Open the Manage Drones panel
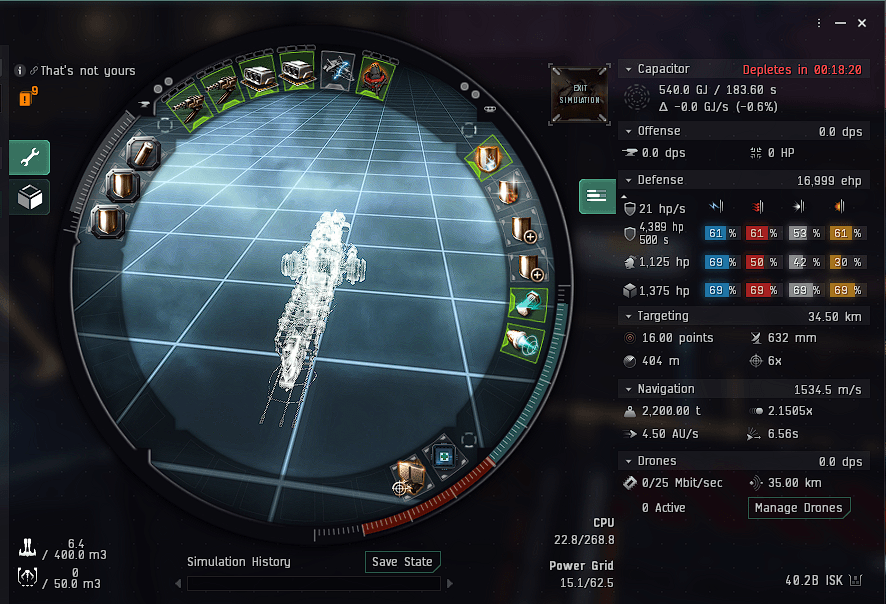This screenshot has height=604, width=886. [798, 508]
